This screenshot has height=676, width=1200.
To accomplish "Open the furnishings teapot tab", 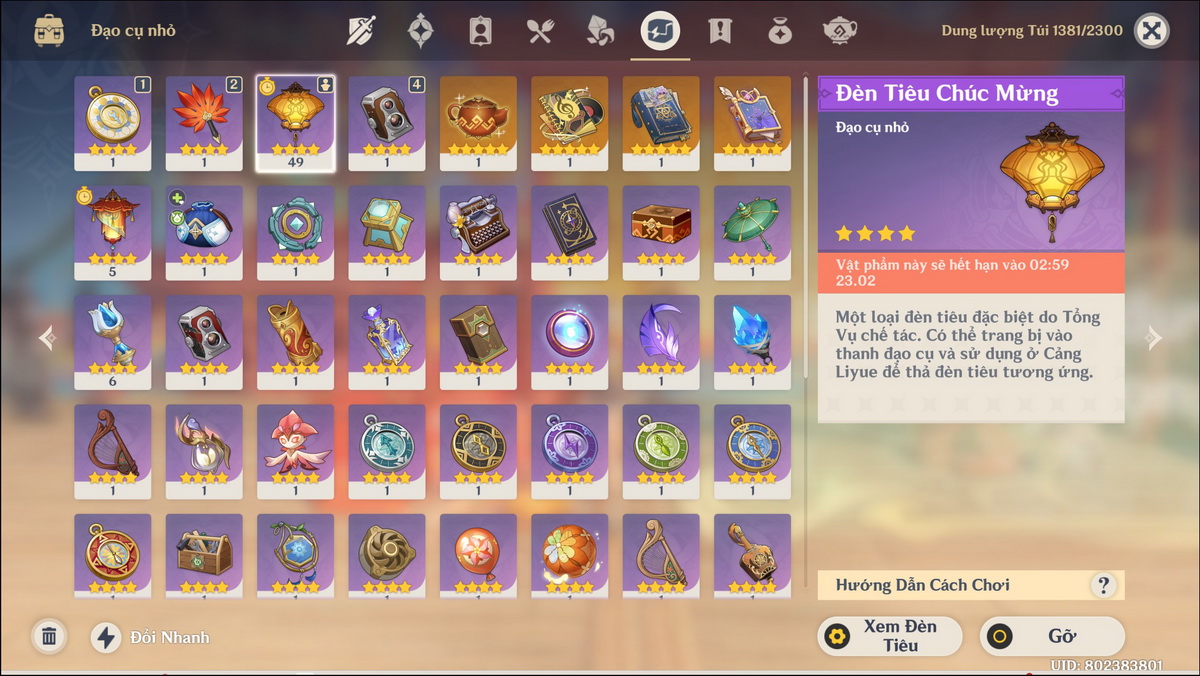I will [x=839, y=31].
